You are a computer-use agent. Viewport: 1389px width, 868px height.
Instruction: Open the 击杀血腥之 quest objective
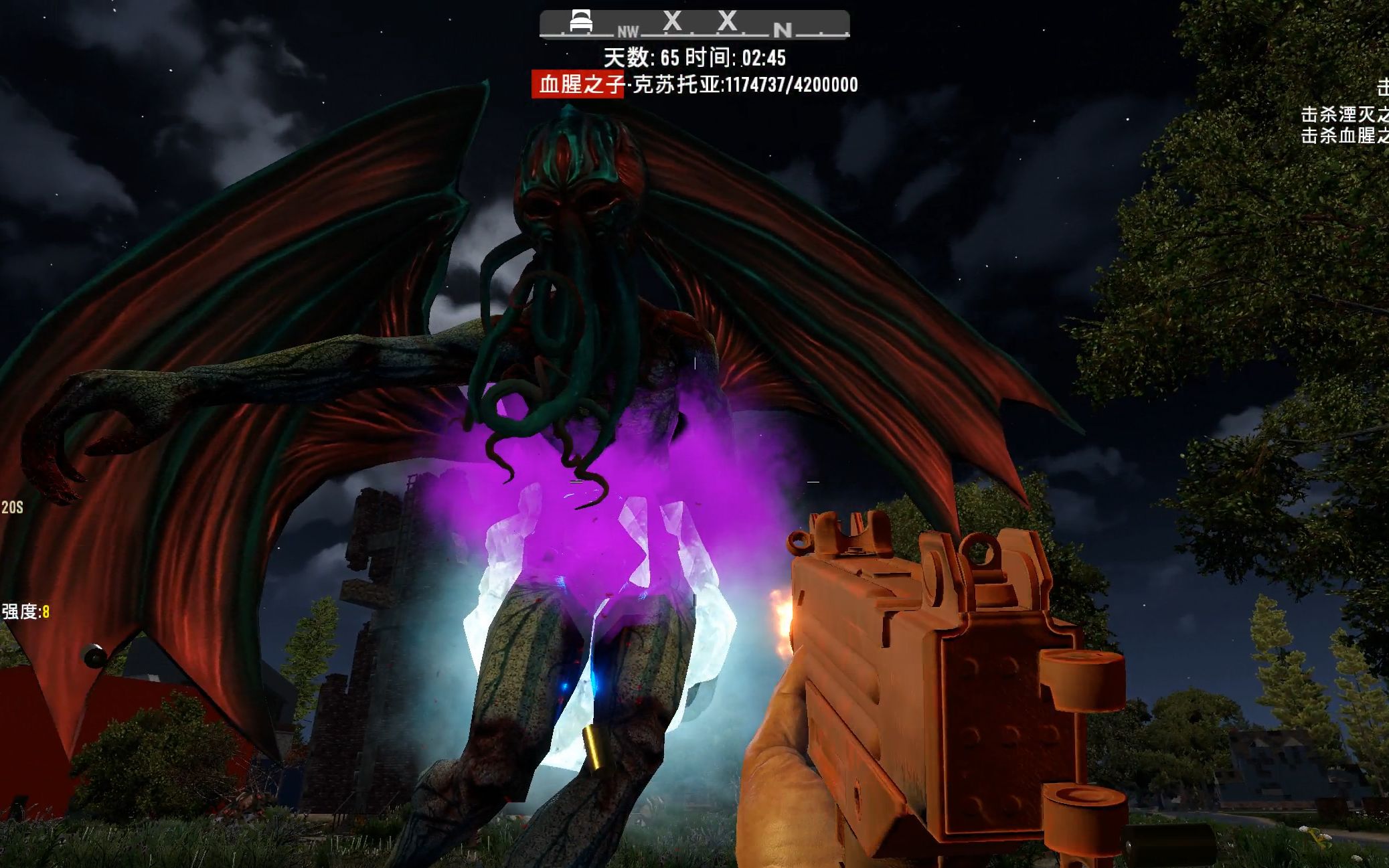pyautogui.click(x=1344, y=136)
